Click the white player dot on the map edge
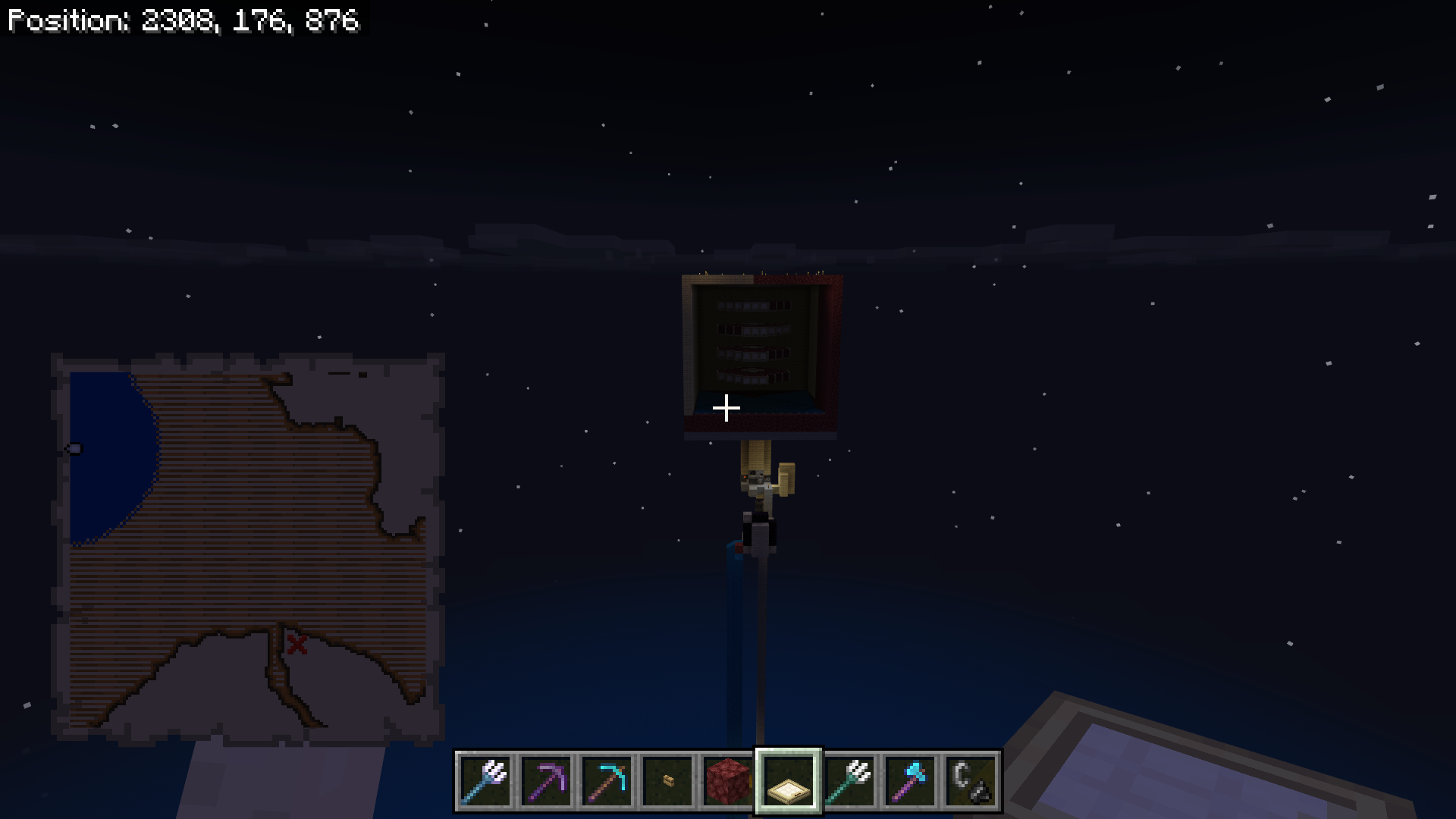 tap(74, 449)
